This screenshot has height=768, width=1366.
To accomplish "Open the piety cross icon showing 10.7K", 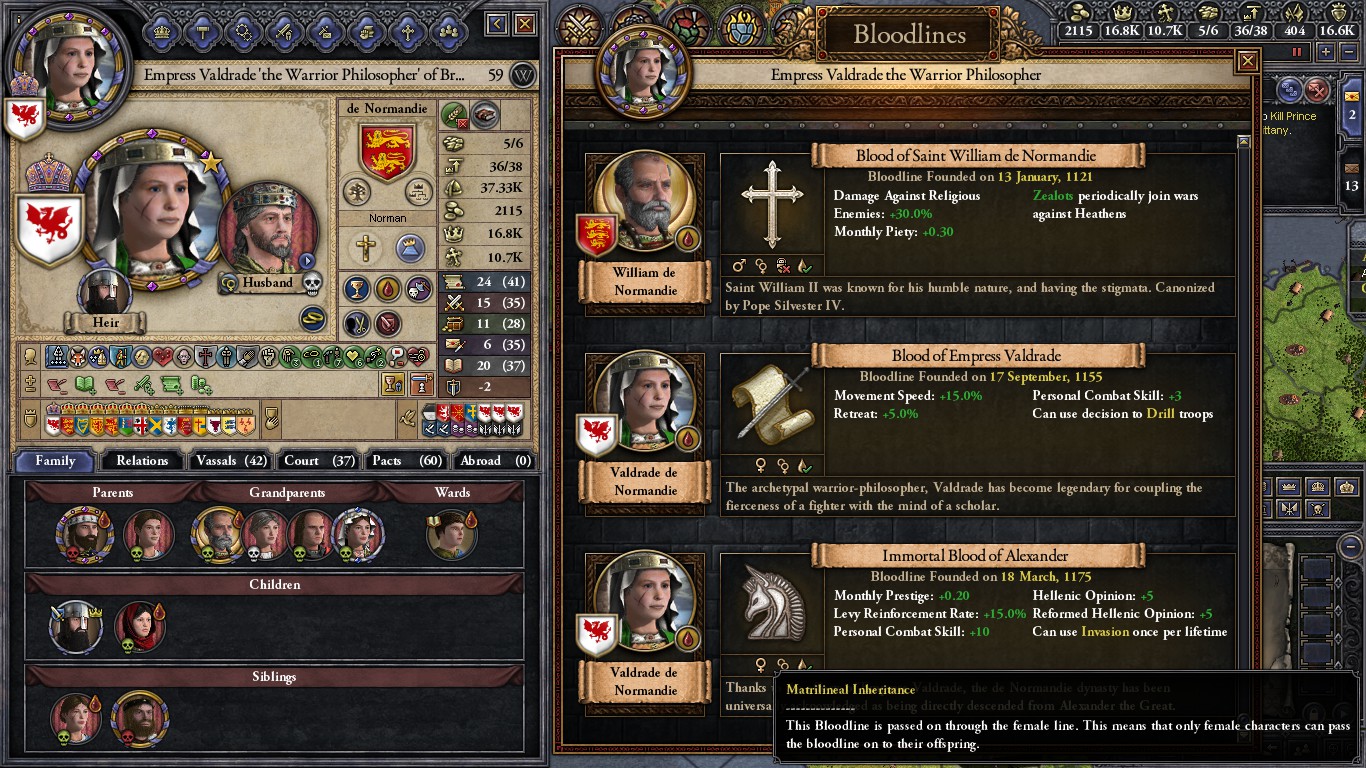I will point(1167,13).
